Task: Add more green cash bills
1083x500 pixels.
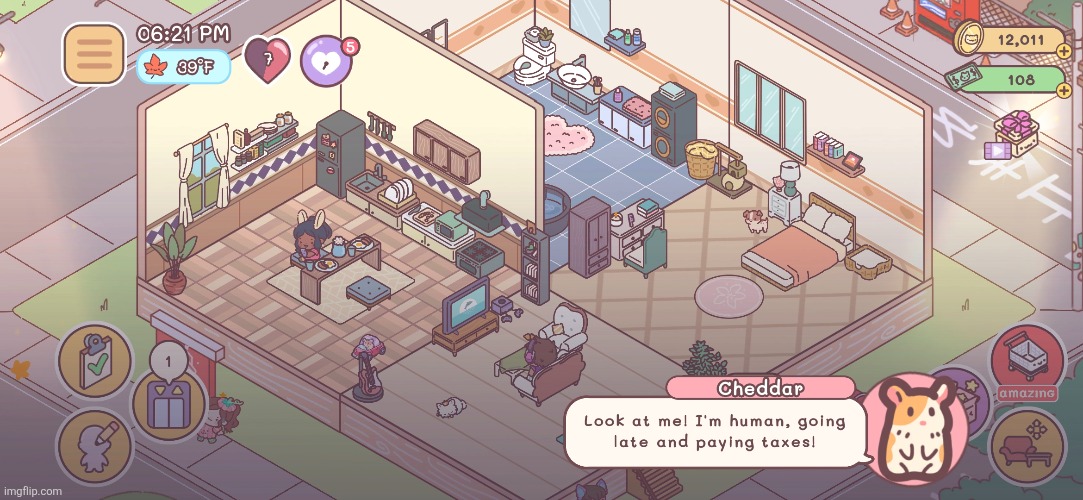Action: [1064, 91]
